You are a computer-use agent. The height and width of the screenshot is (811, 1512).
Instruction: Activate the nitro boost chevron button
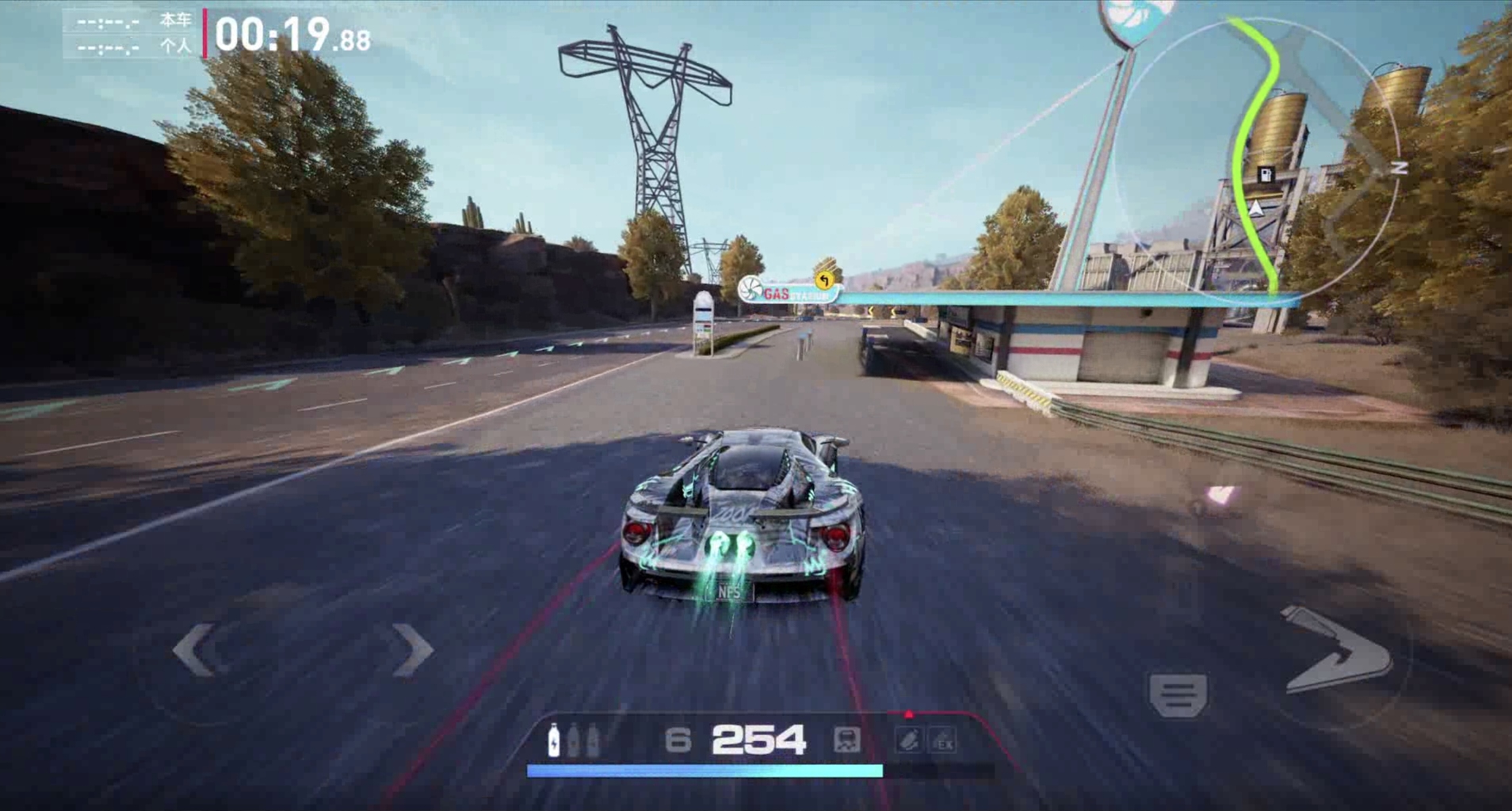click(x=1338, y=650)
